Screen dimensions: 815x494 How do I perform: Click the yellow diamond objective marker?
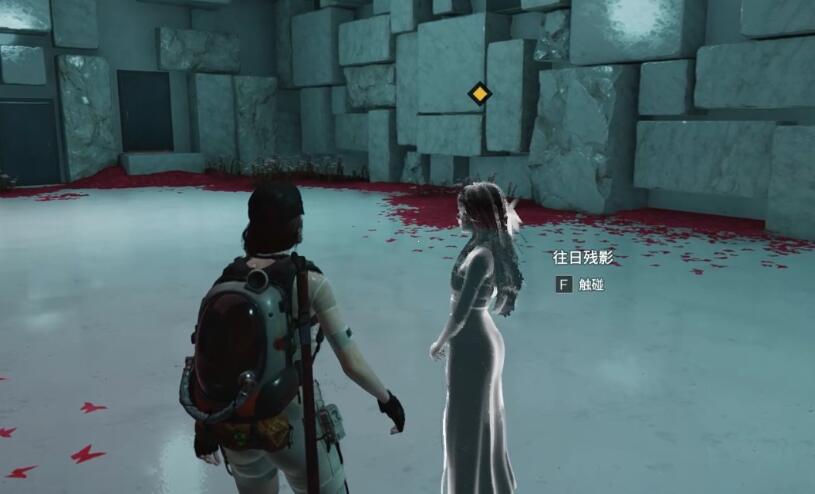pos(480,94)
